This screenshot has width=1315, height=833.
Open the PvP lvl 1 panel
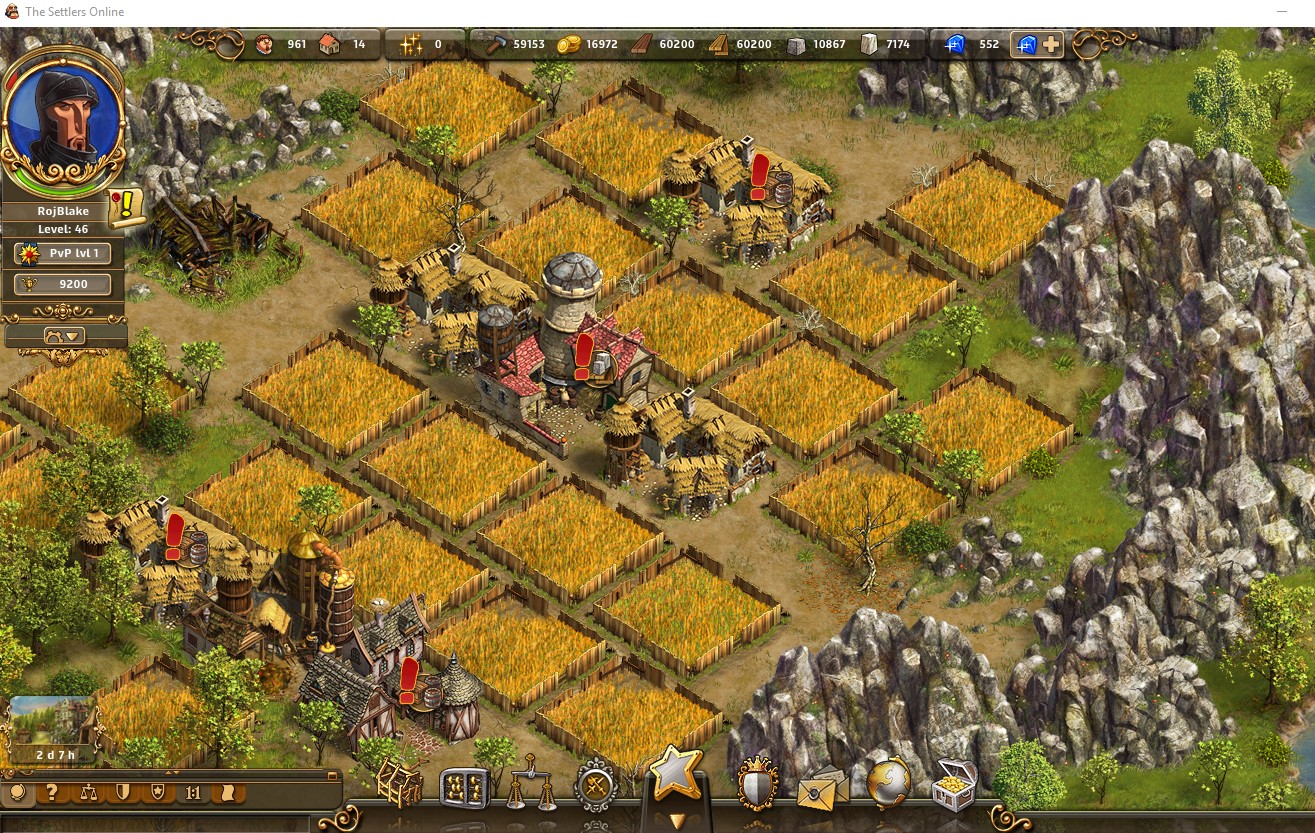coord(69,253)
